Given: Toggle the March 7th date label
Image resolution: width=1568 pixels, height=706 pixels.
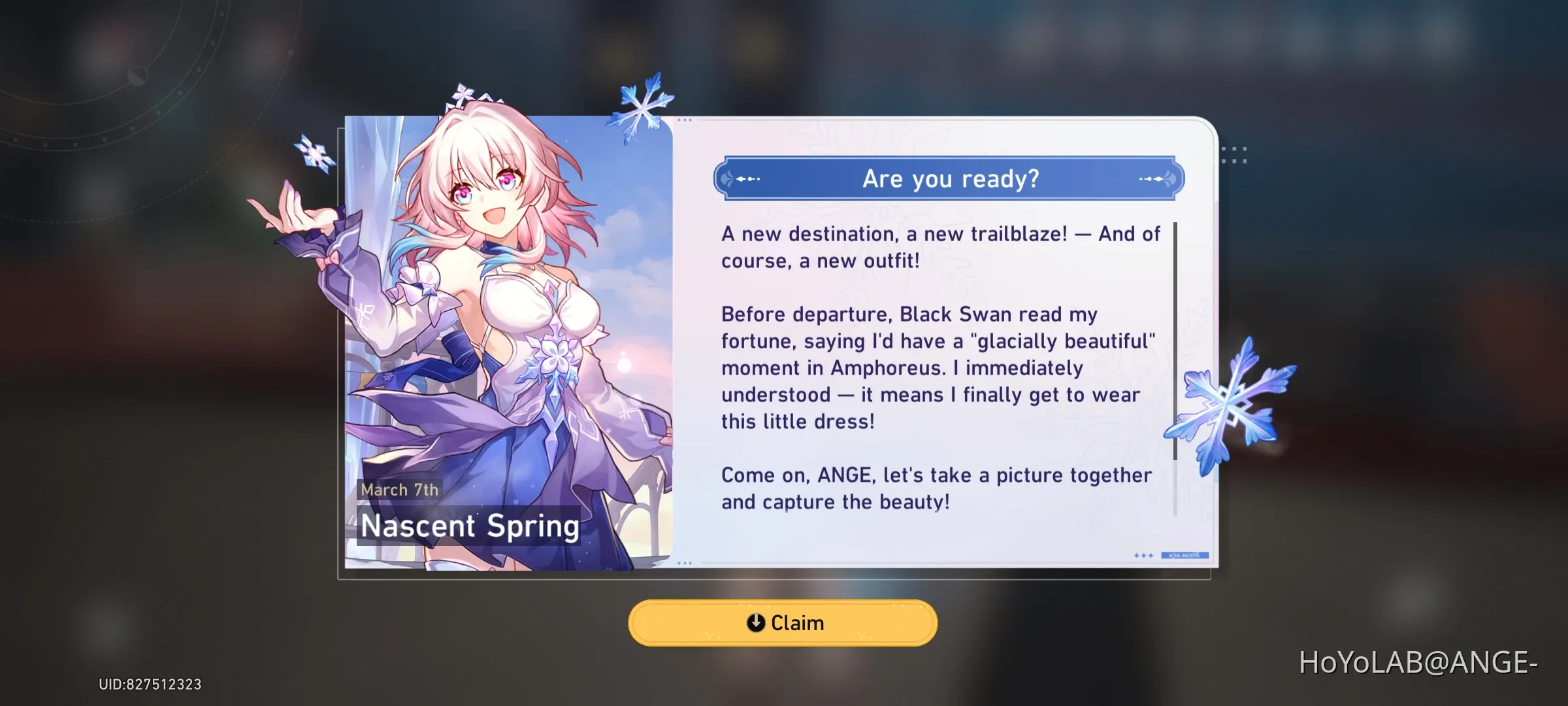Looking at the screenshot, I should tap(400, 490).
